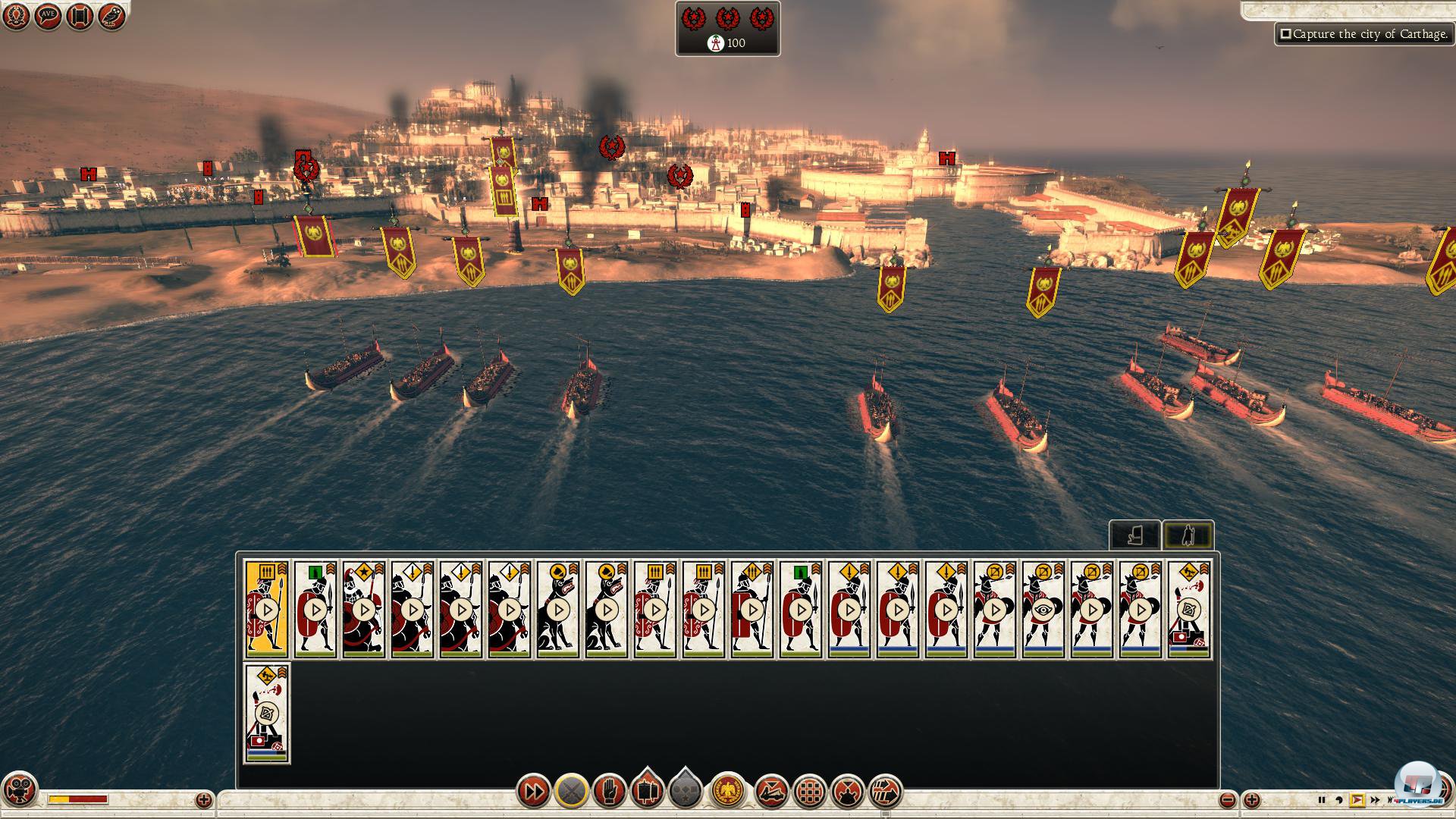The width and height of the screenshot is (1456, 819).
Task: Select the yellow highlighted general unit card
Action: 266,609
